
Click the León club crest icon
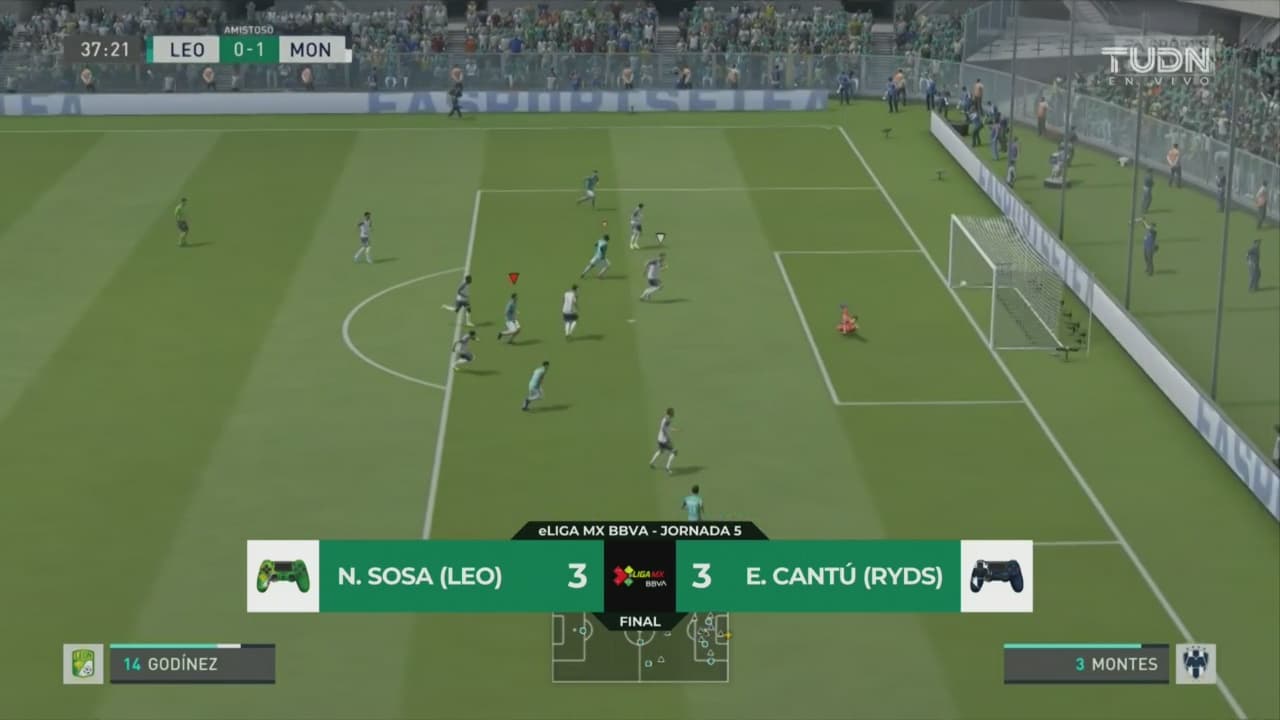coord(83,664)
